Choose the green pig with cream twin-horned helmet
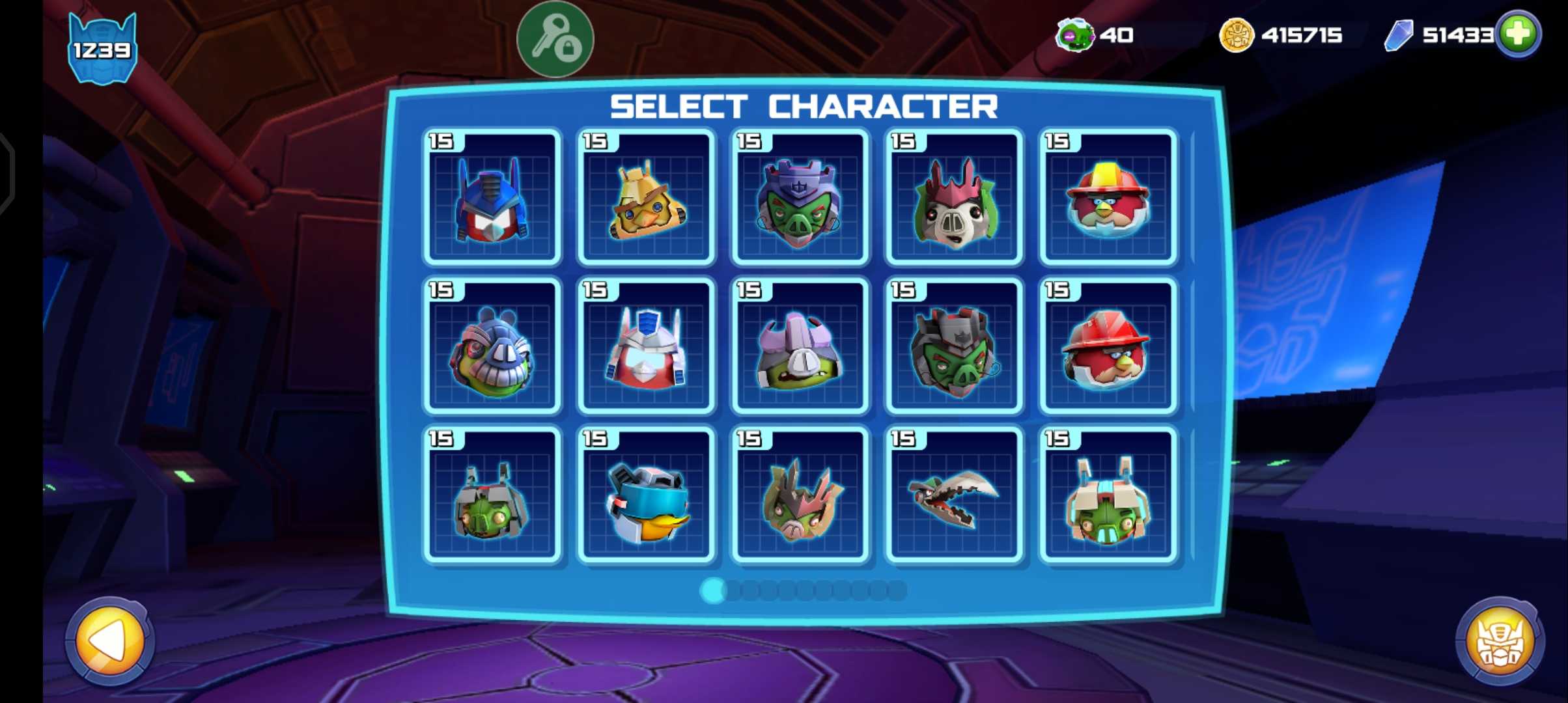1568x703 pixels. point(1108,495)
